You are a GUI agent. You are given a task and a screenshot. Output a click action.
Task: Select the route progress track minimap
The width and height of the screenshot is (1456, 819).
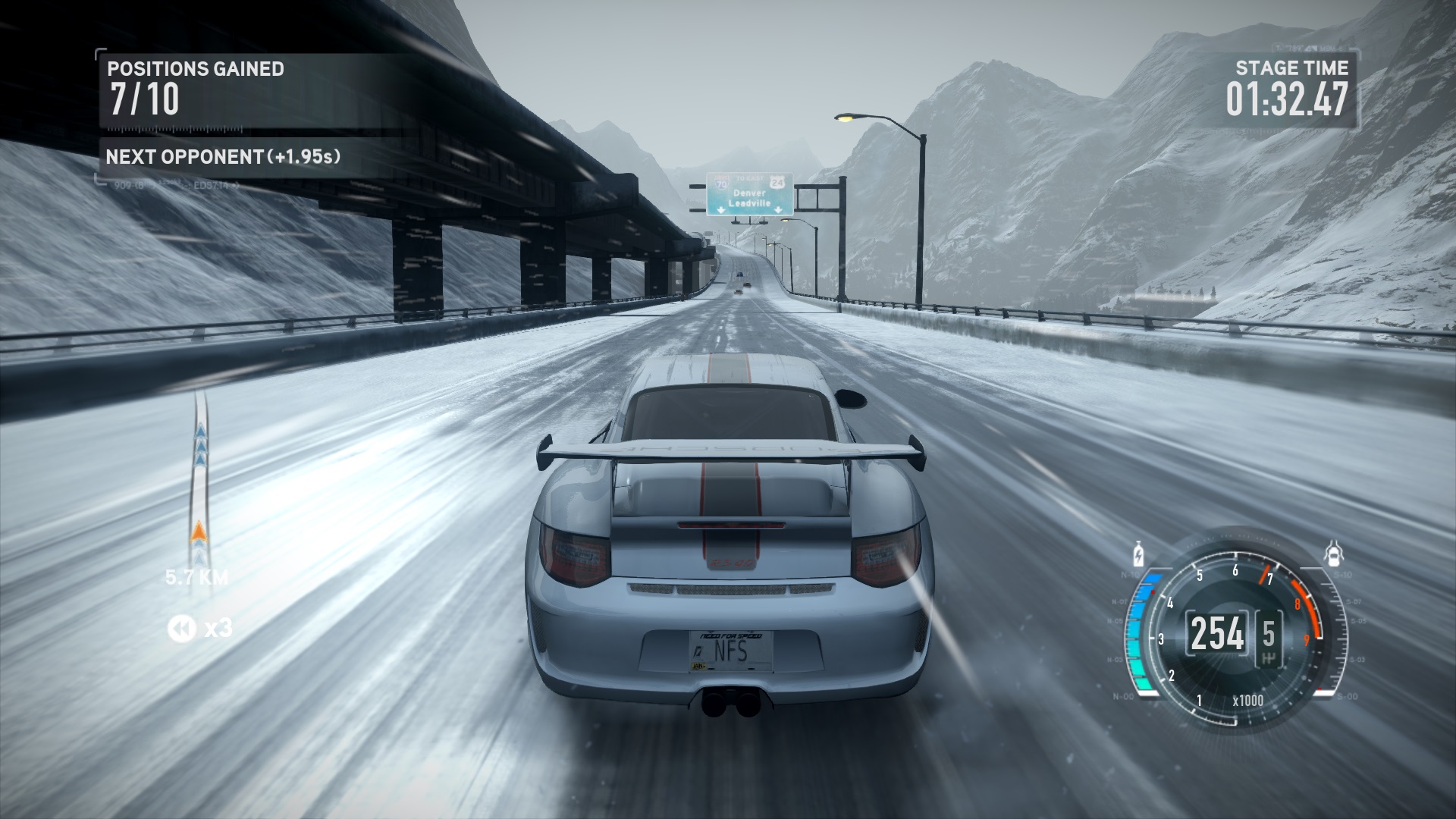pos(201,478)
